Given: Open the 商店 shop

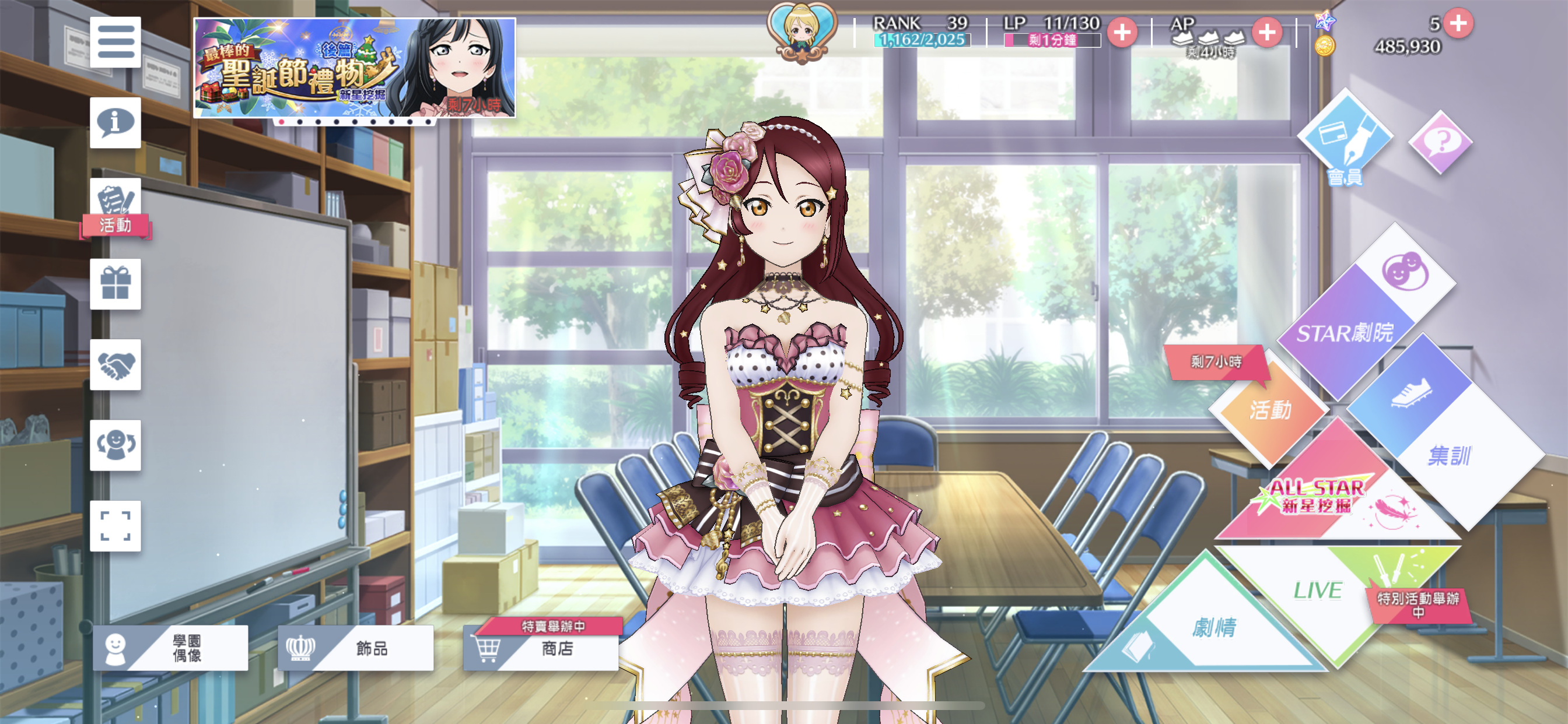Looking at the screenshot, I should click(x=541, y=648).
